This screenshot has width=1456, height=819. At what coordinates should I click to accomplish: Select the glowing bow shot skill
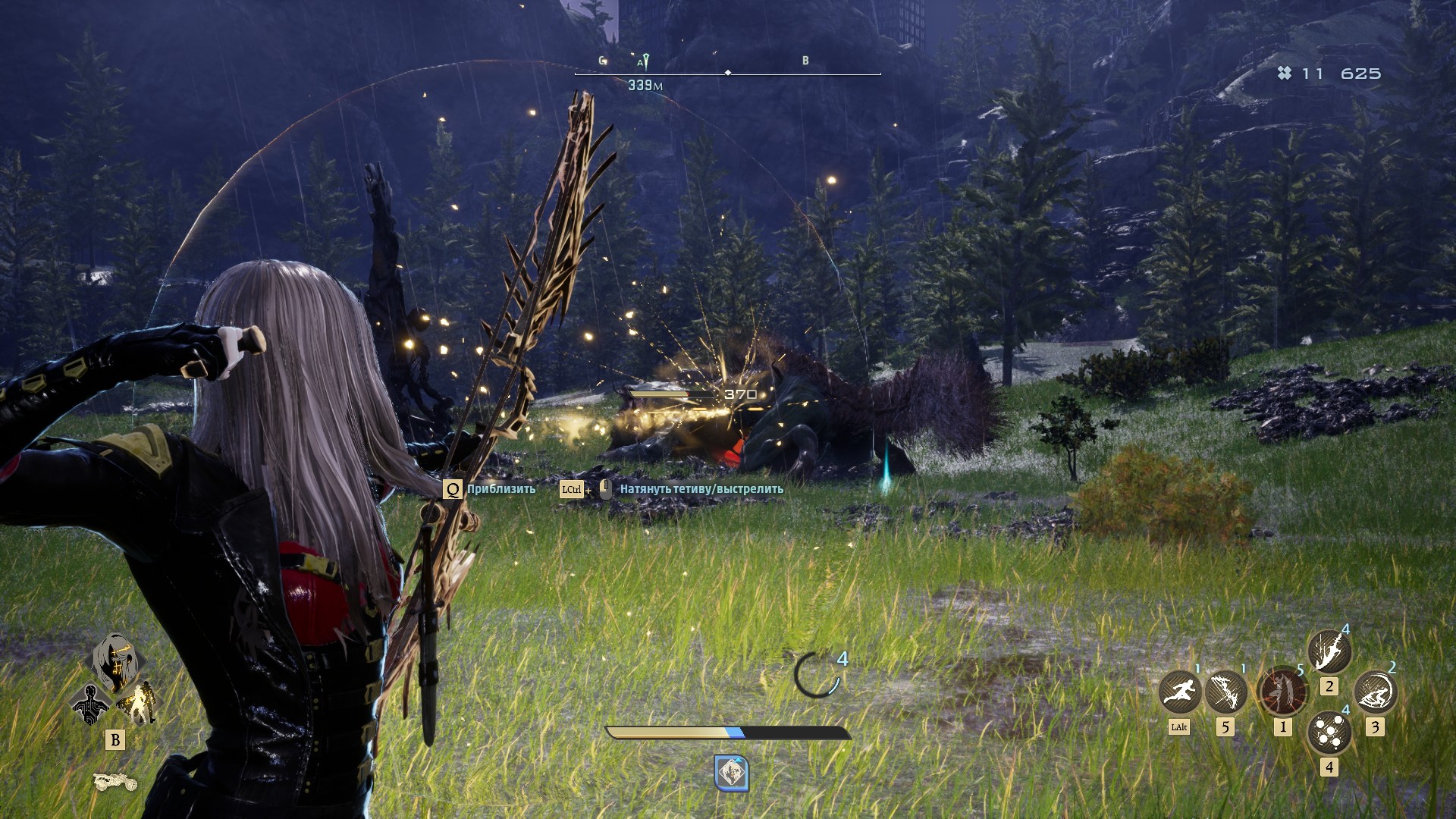point(1225,692)
